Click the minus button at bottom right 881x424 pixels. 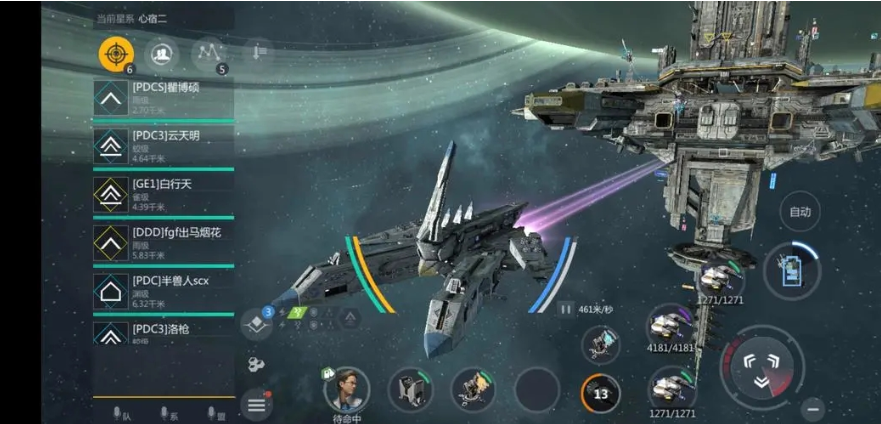pyautogui.click(x=813, y=408)
